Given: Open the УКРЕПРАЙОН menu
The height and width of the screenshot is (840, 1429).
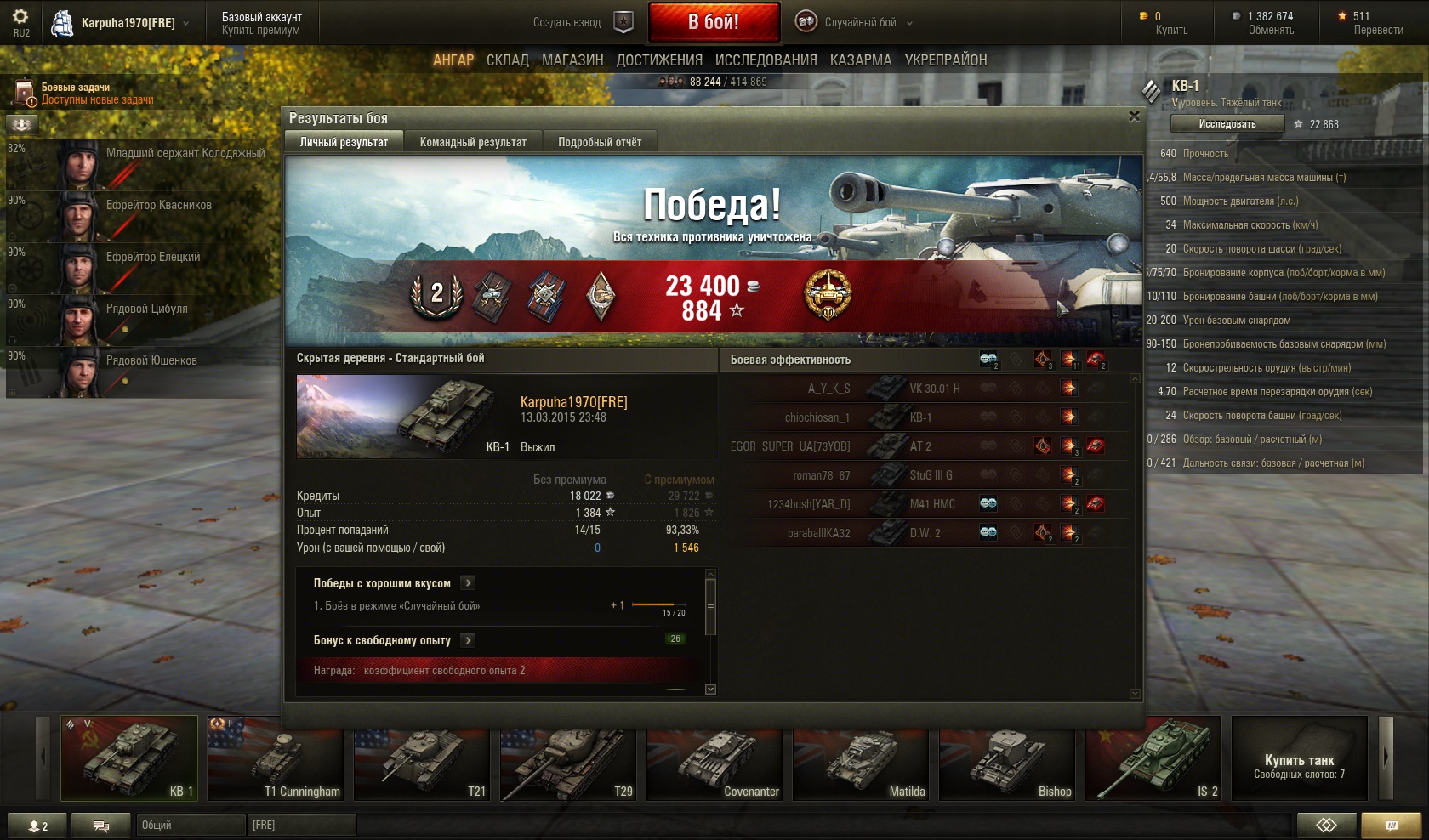Looking at the screenshot, I should [946, 60].
